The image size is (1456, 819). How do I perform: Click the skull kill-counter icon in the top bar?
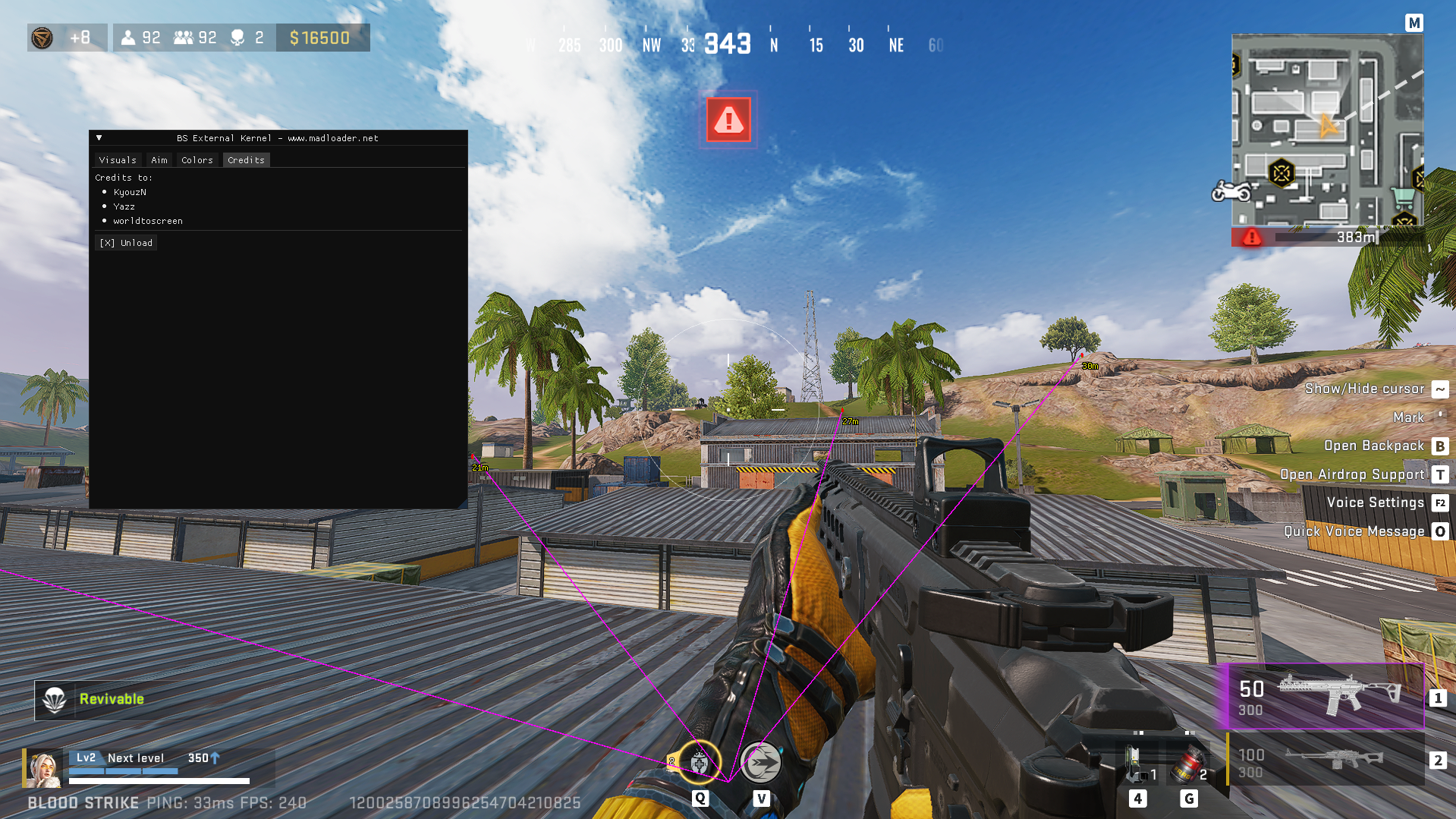(236, 37)
